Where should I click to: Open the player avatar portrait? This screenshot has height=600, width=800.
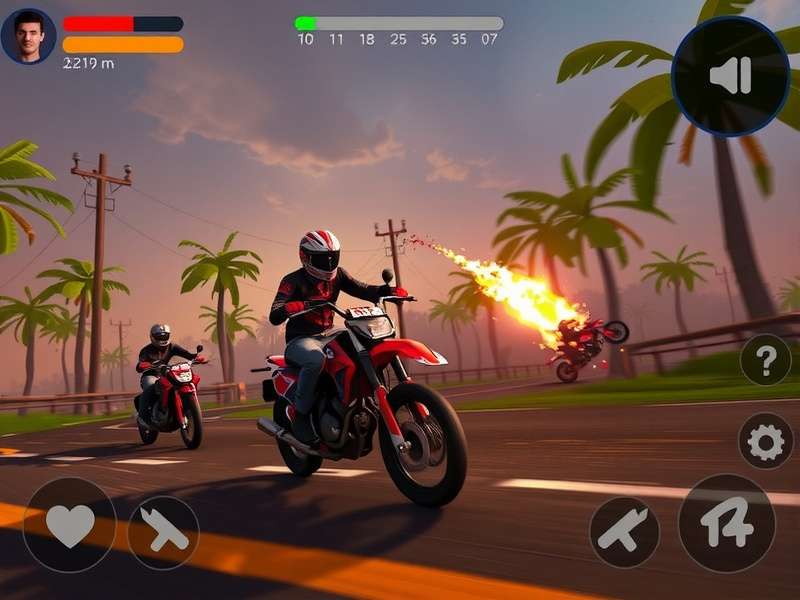pos(29,36)
